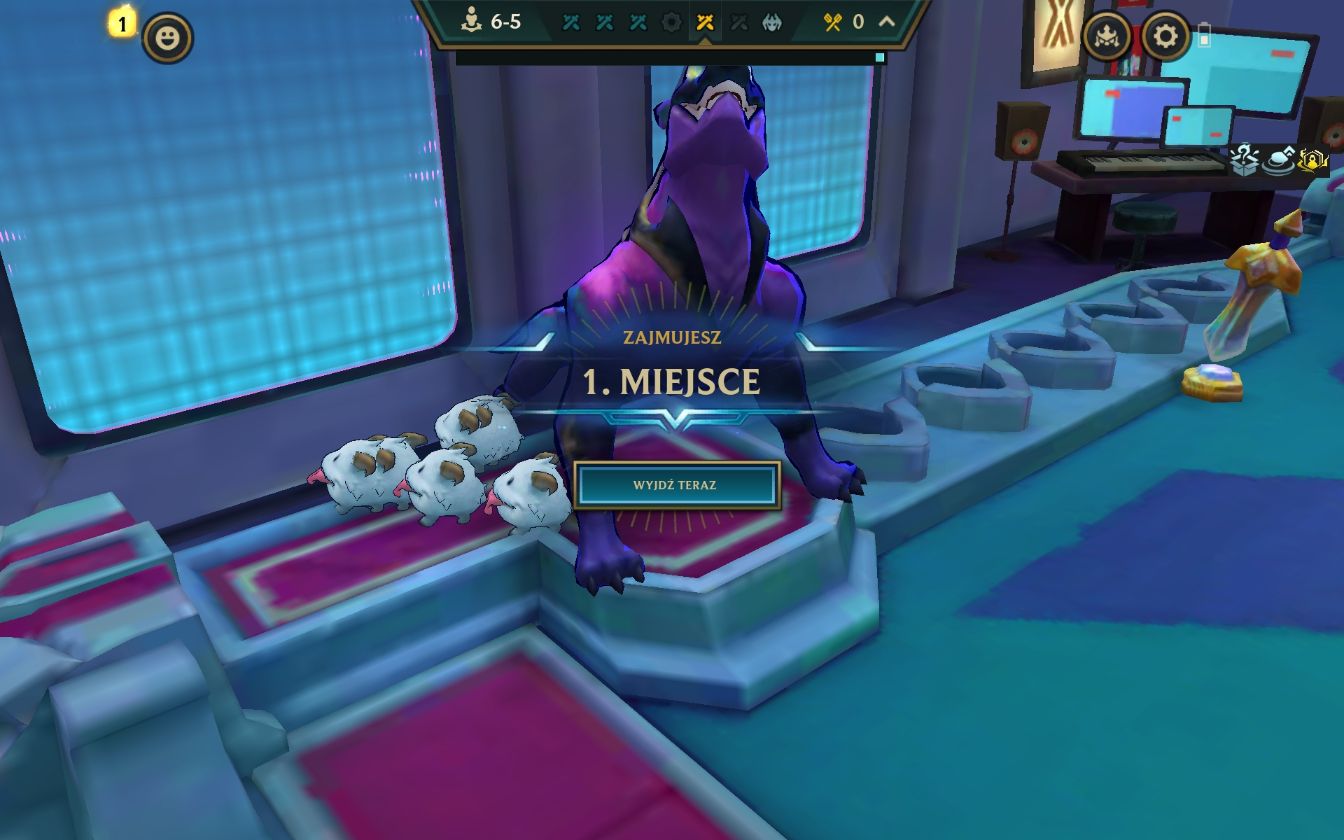The width and height of the screenshot is (1344, 840).
Task: Open the settings gear menu
Action: point(1166,38)
